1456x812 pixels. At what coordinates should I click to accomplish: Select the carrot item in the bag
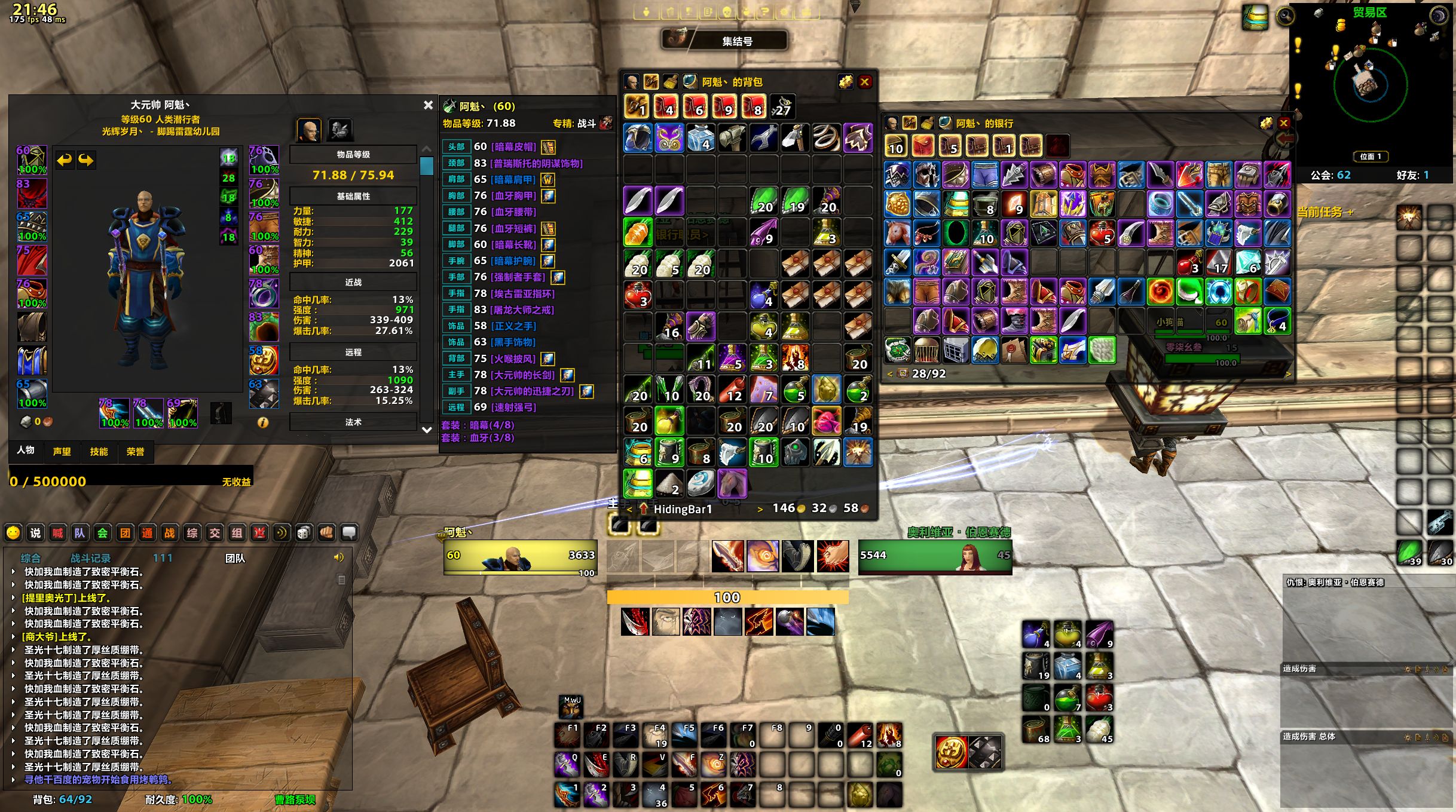[638, 232]
